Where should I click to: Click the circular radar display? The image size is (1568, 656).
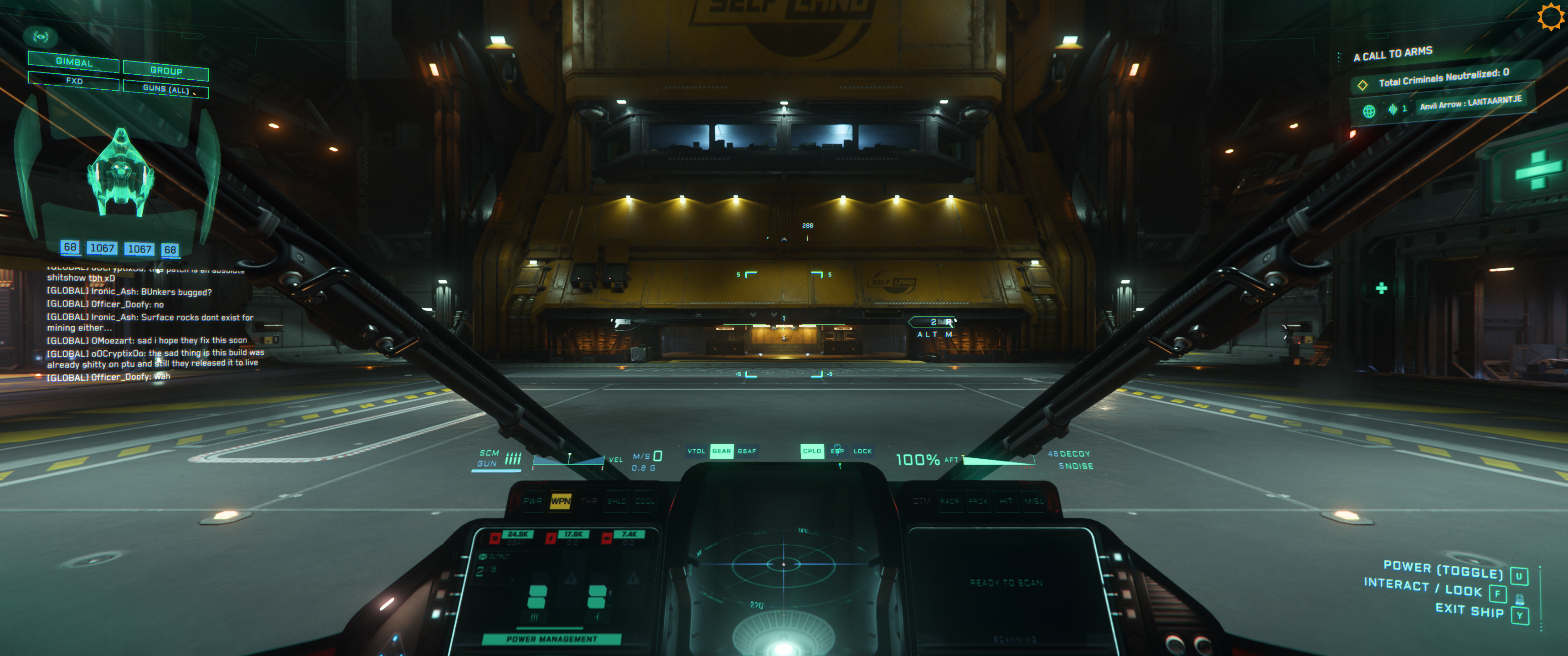tap(784, 565)
